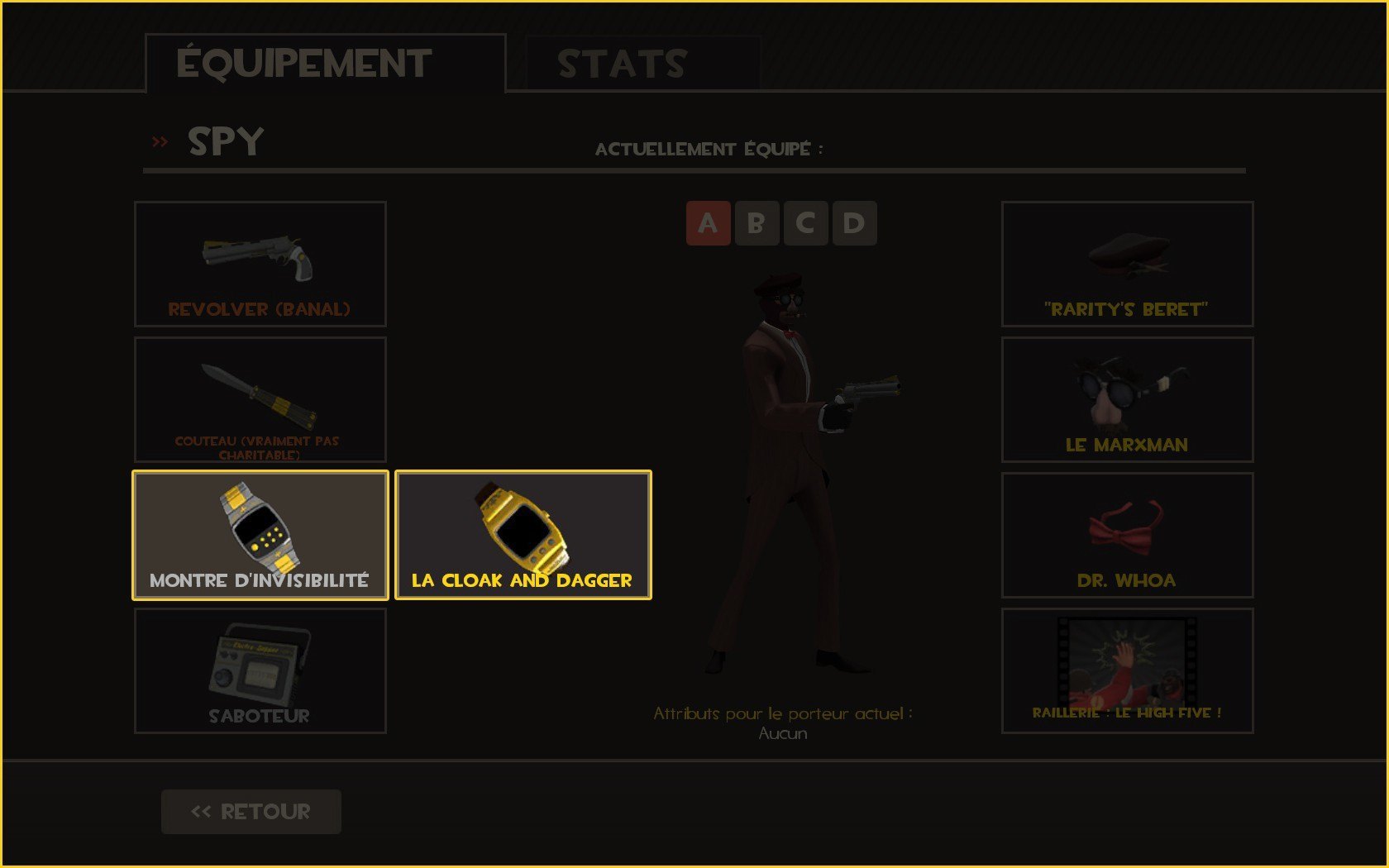Select the Montre d'invisibilité watch slot

pyautogui.click(x=260, y=535)
